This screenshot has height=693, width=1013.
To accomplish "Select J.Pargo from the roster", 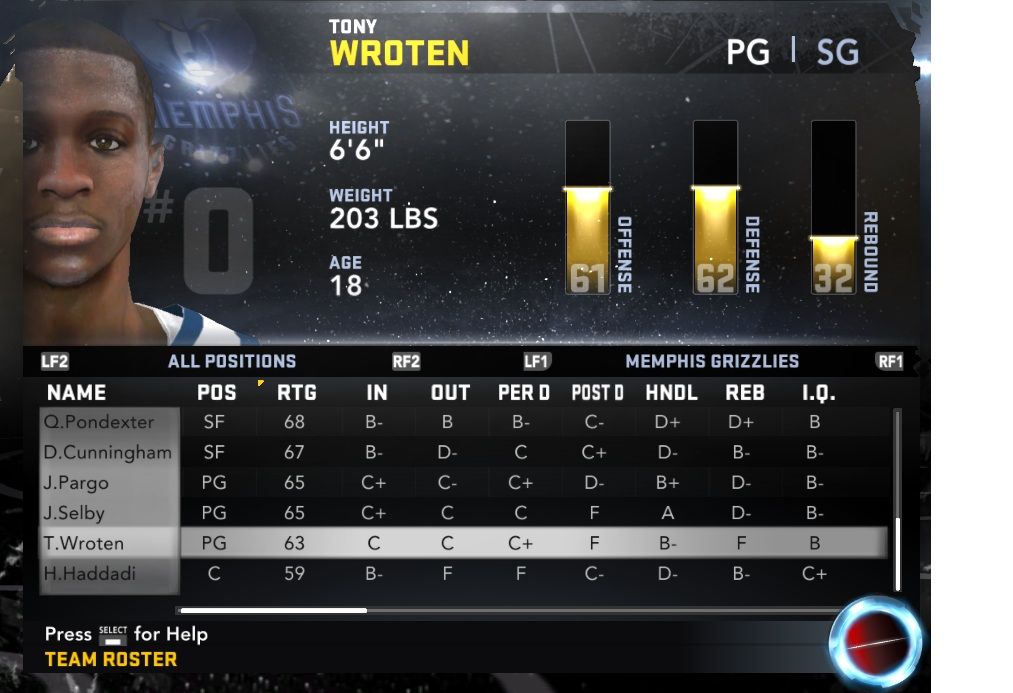I will 76,483.
